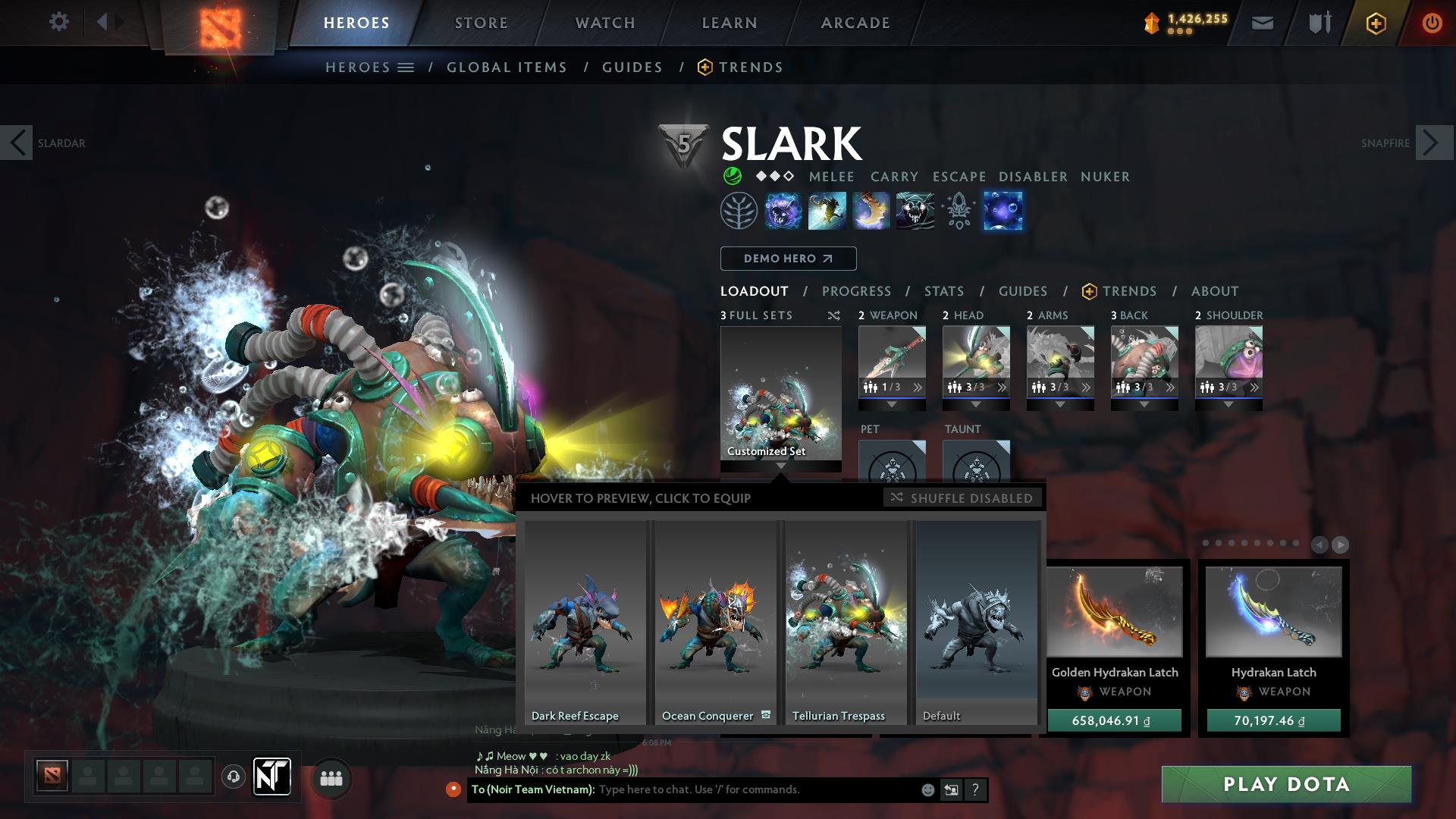Viewport: 1456px width, 819px height.
Task: Open the party finder people icon
Action: point(331,778)
